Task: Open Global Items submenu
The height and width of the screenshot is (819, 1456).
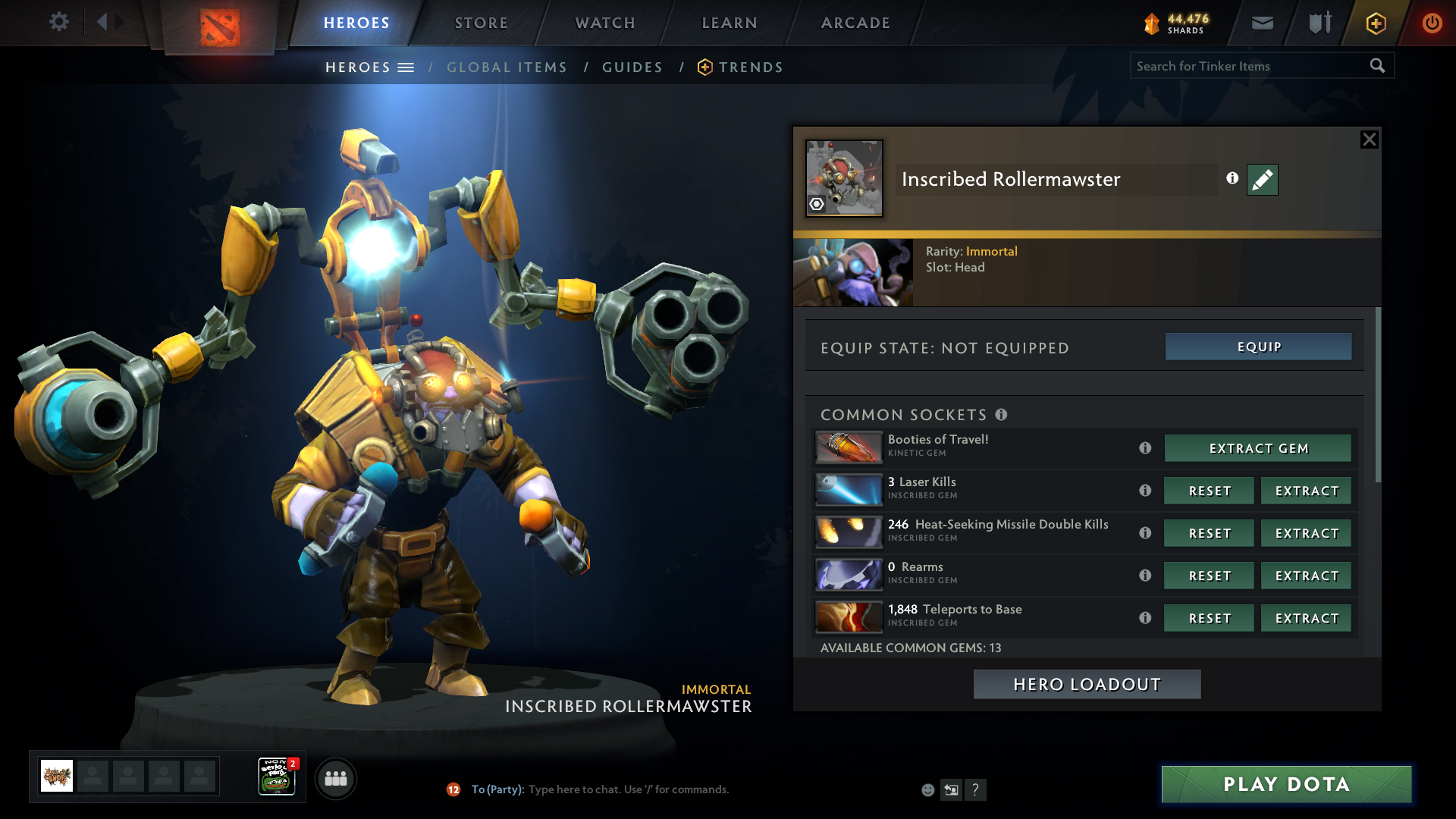Action: (507, 67)
